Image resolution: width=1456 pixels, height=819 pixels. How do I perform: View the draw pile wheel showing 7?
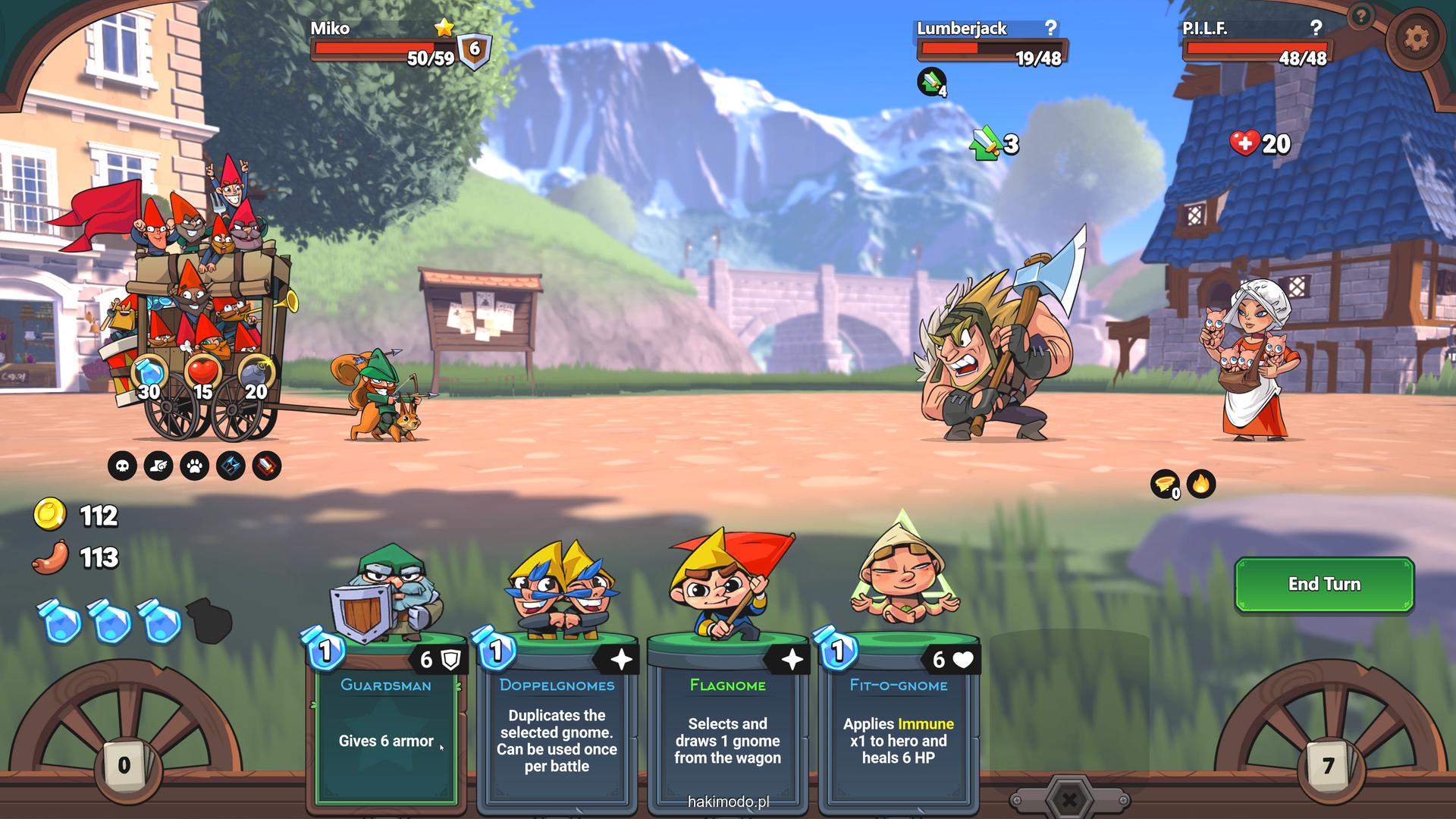point(1326,764)
